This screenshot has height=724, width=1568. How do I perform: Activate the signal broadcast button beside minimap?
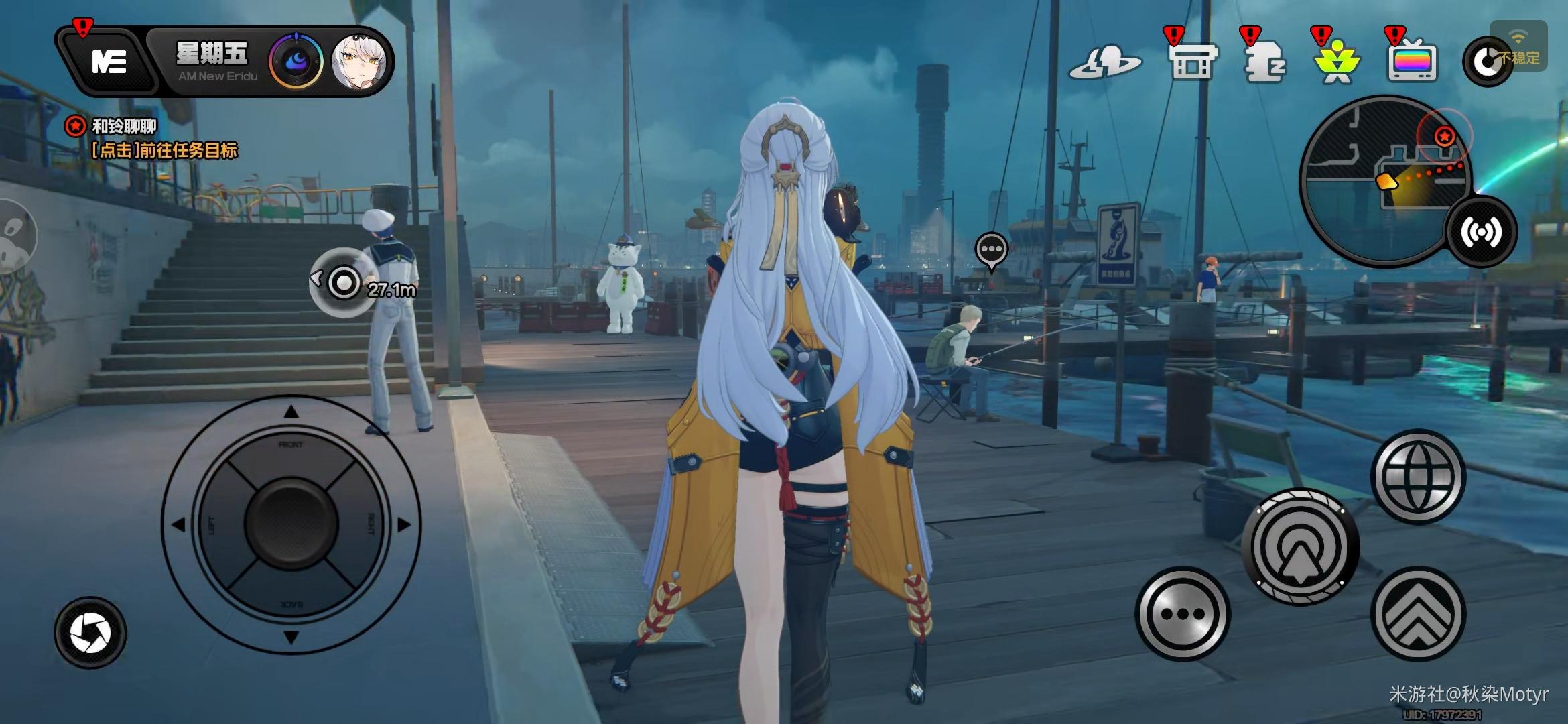[1481, 232]
